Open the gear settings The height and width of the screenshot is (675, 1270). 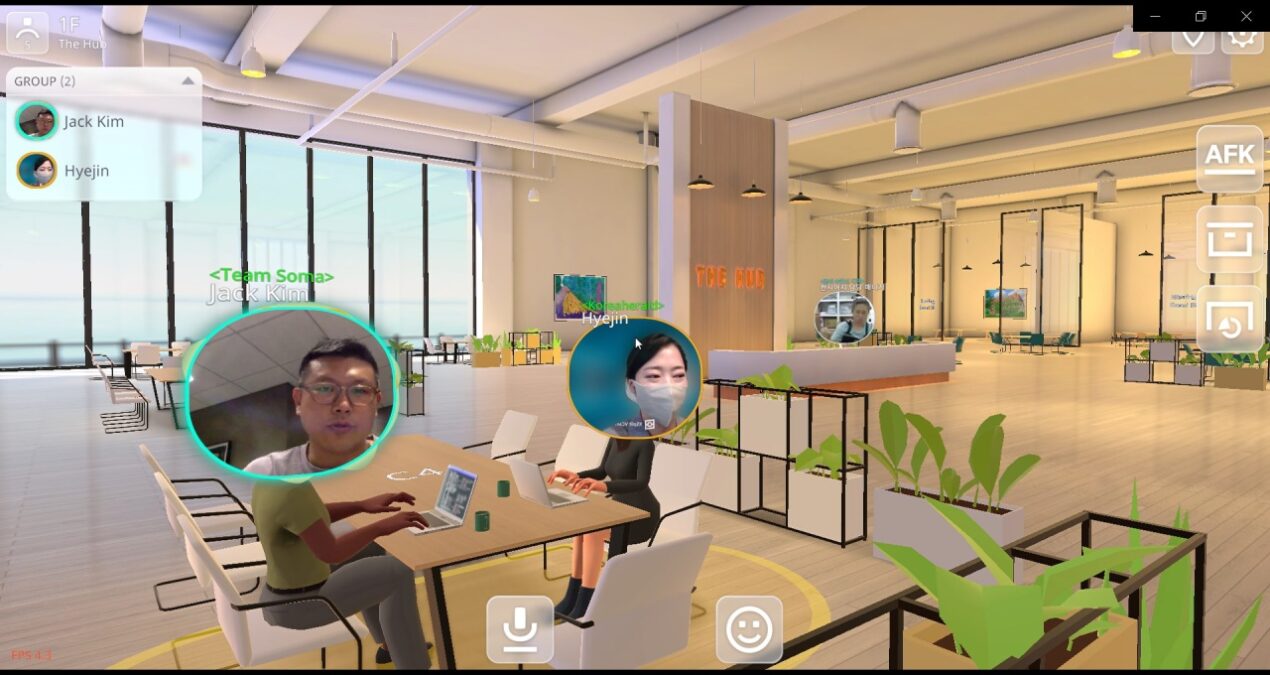coord(1243,38)
